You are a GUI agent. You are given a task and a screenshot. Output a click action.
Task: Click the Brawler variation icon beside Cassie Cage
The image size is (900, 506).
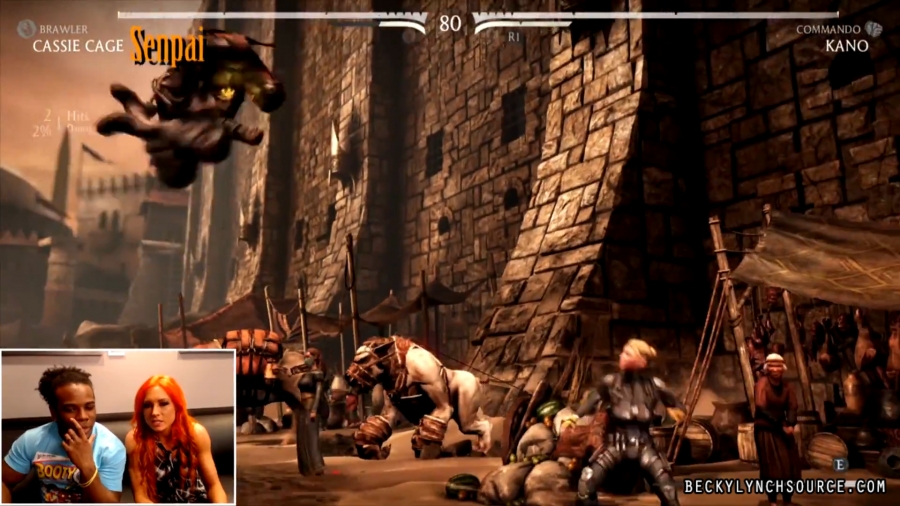(23, 30)
